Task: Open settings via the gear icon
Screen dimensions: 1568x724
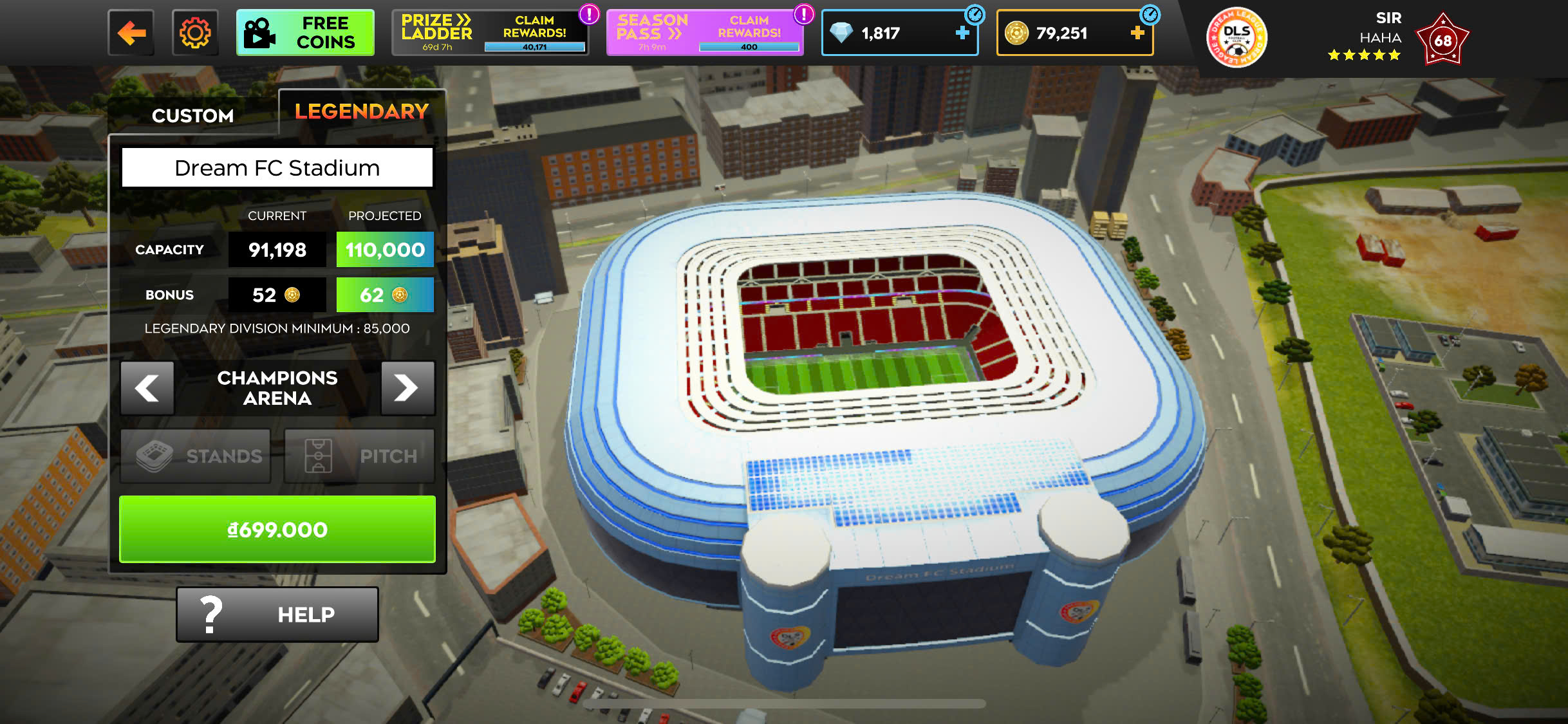Action: click(195, 33)
